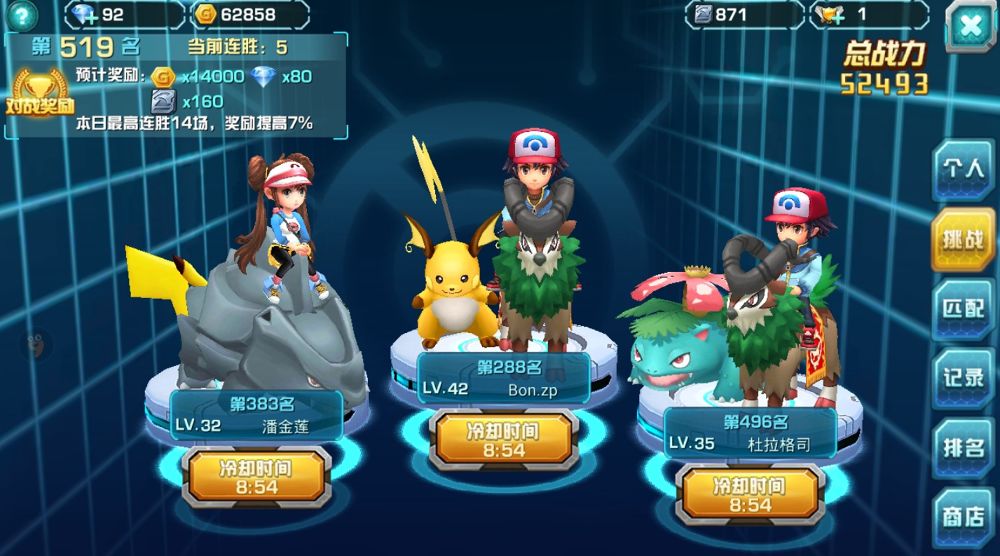Open the 对战奖励 trophy rewards
The width and height of the screenshot is (1000, 556).
pos(40,92)
